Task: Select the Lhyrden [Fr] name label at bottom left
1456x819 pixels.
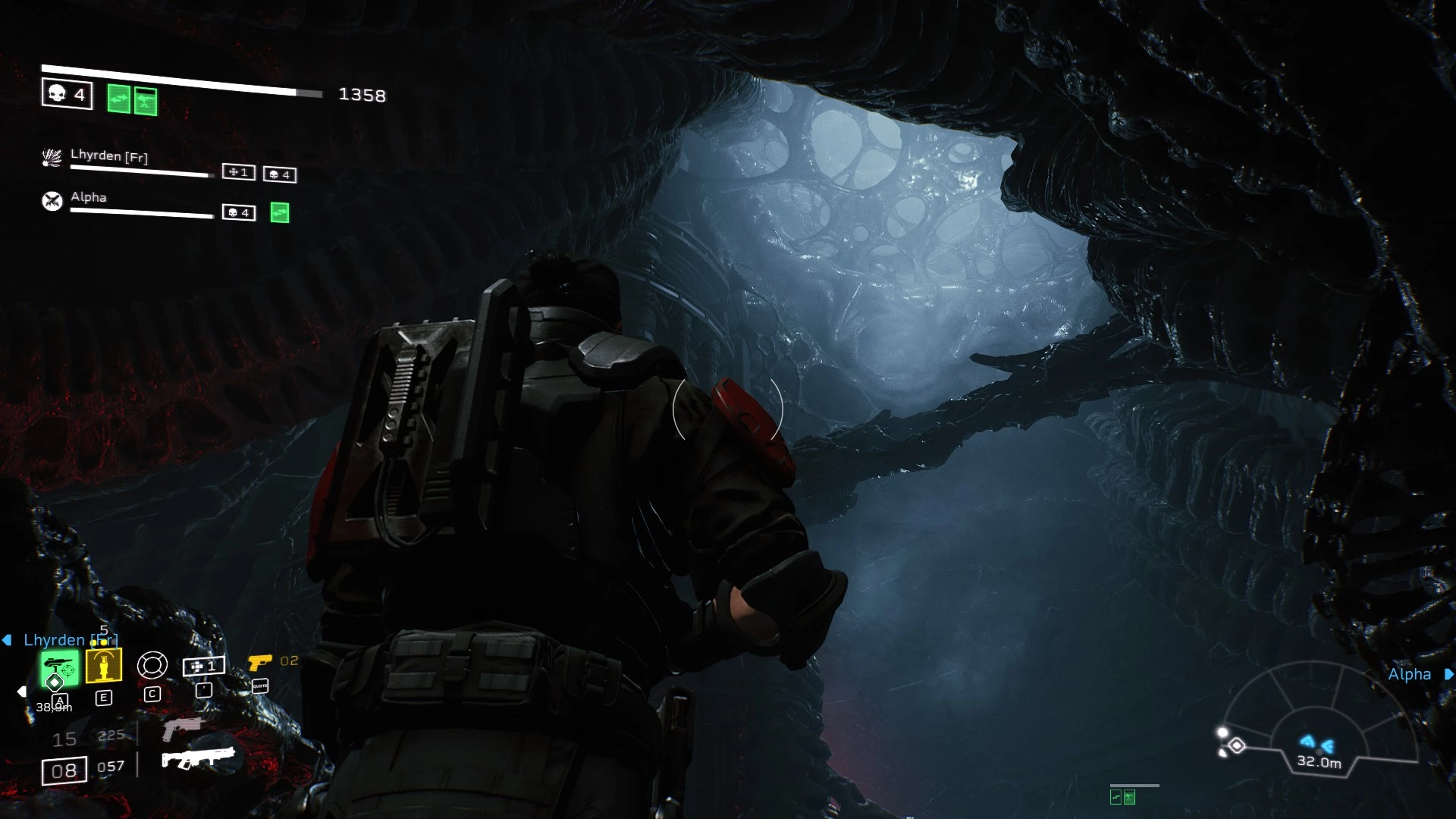Action: [x=68, y=639]
